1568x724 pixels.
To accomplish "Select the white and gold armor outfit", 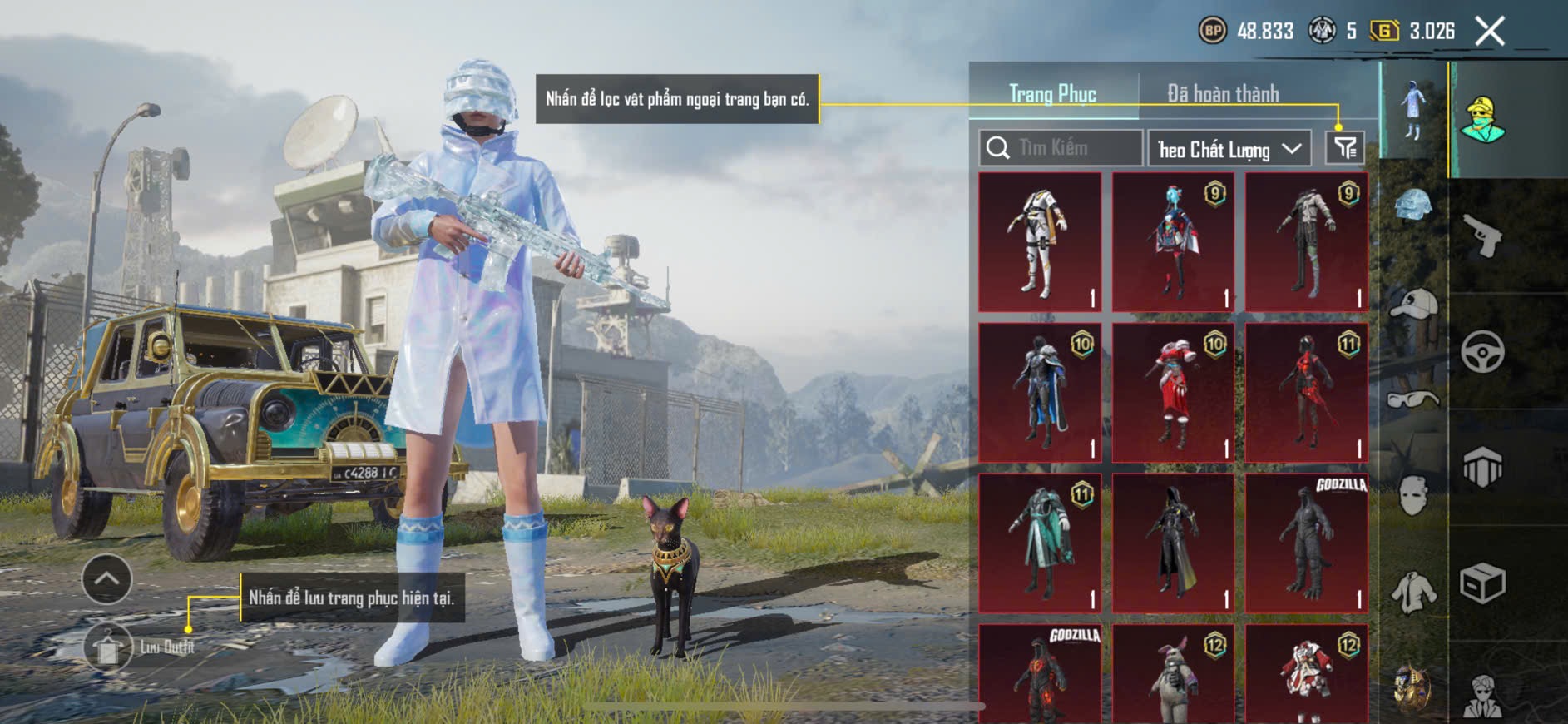I will click(1040, 242).
